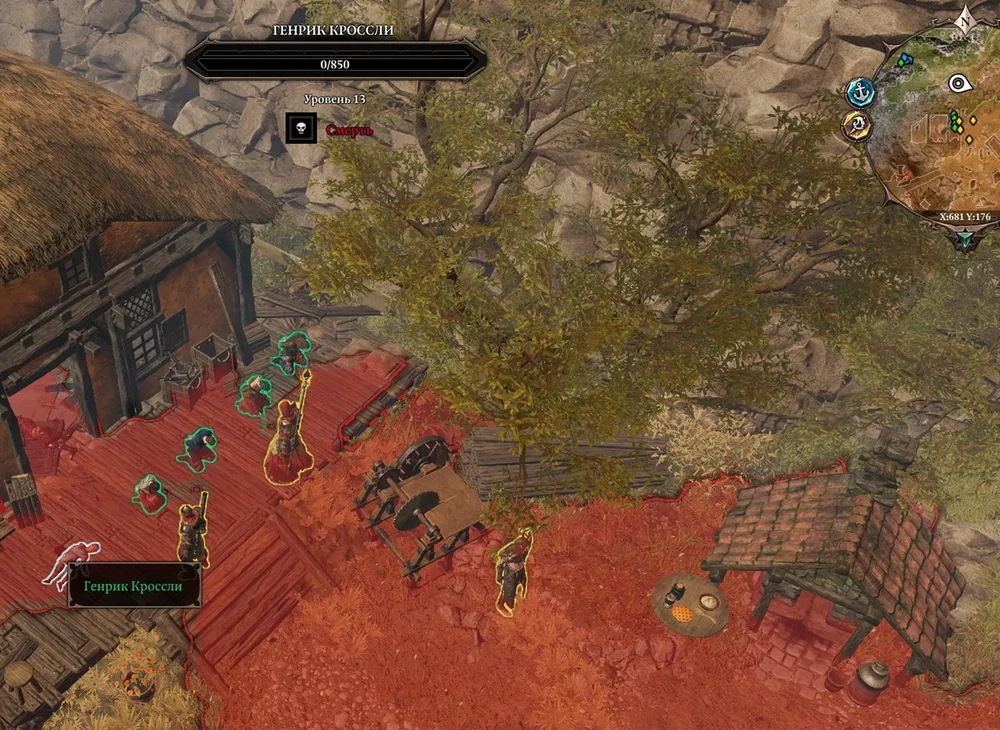Click the skull death status icon
The image size is (1000, 730).
[301, 128]
